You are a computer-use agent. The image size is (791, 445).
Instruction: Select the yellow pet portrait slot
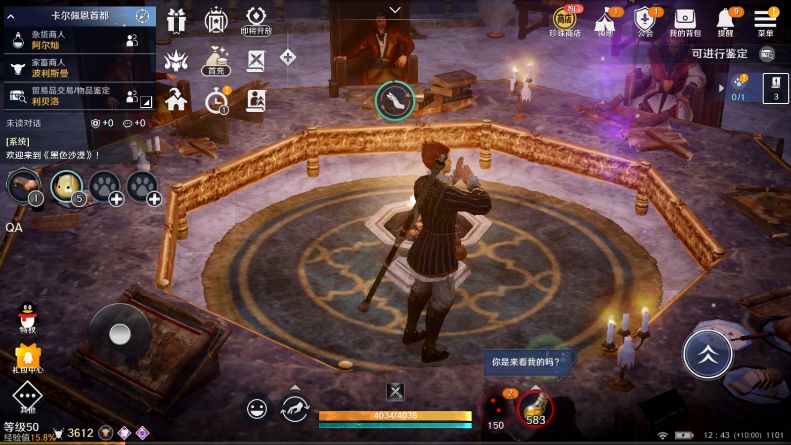pos(67,185)
